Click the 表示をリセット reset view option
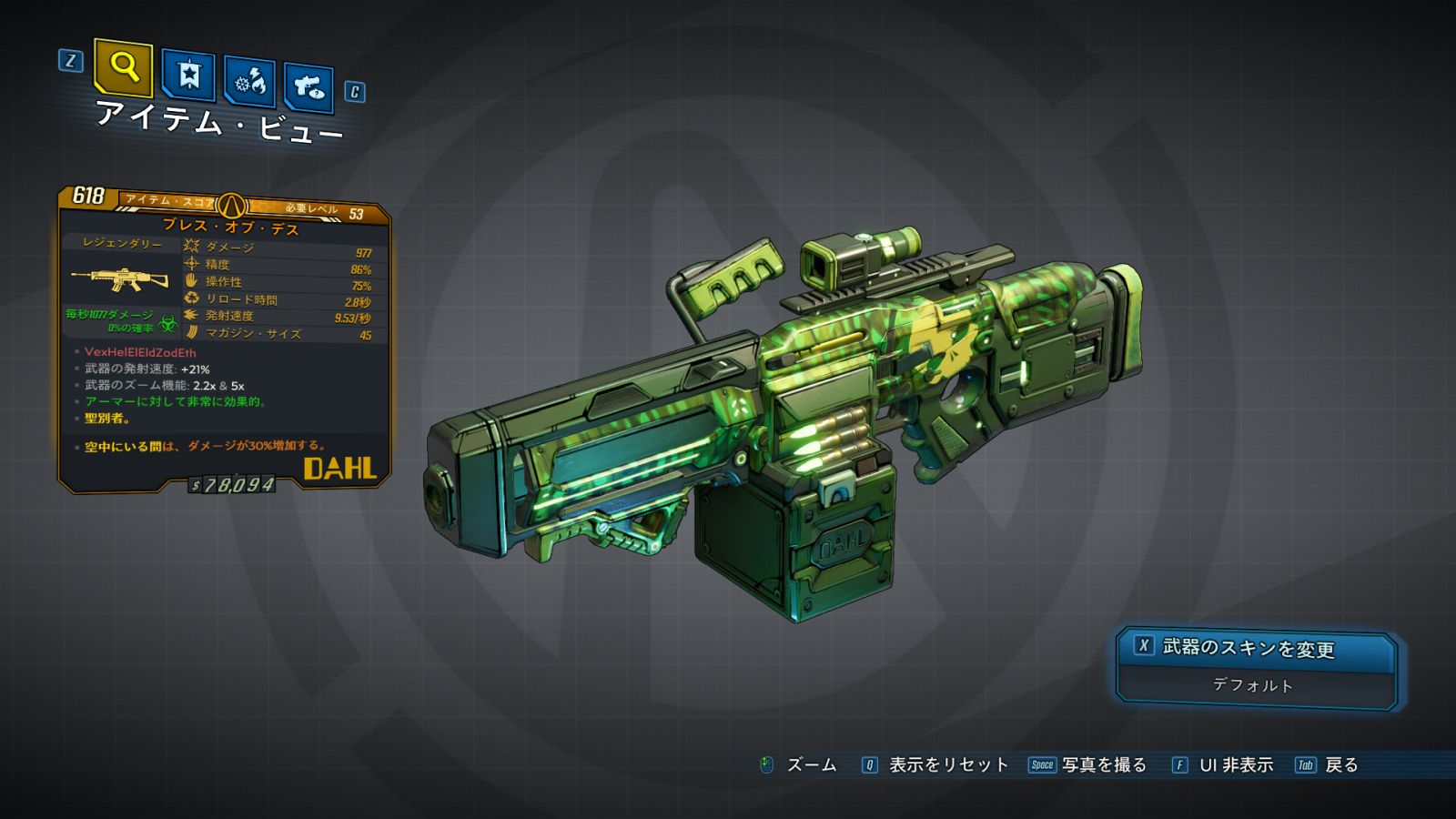1456x819 pixels. [947, 765]
